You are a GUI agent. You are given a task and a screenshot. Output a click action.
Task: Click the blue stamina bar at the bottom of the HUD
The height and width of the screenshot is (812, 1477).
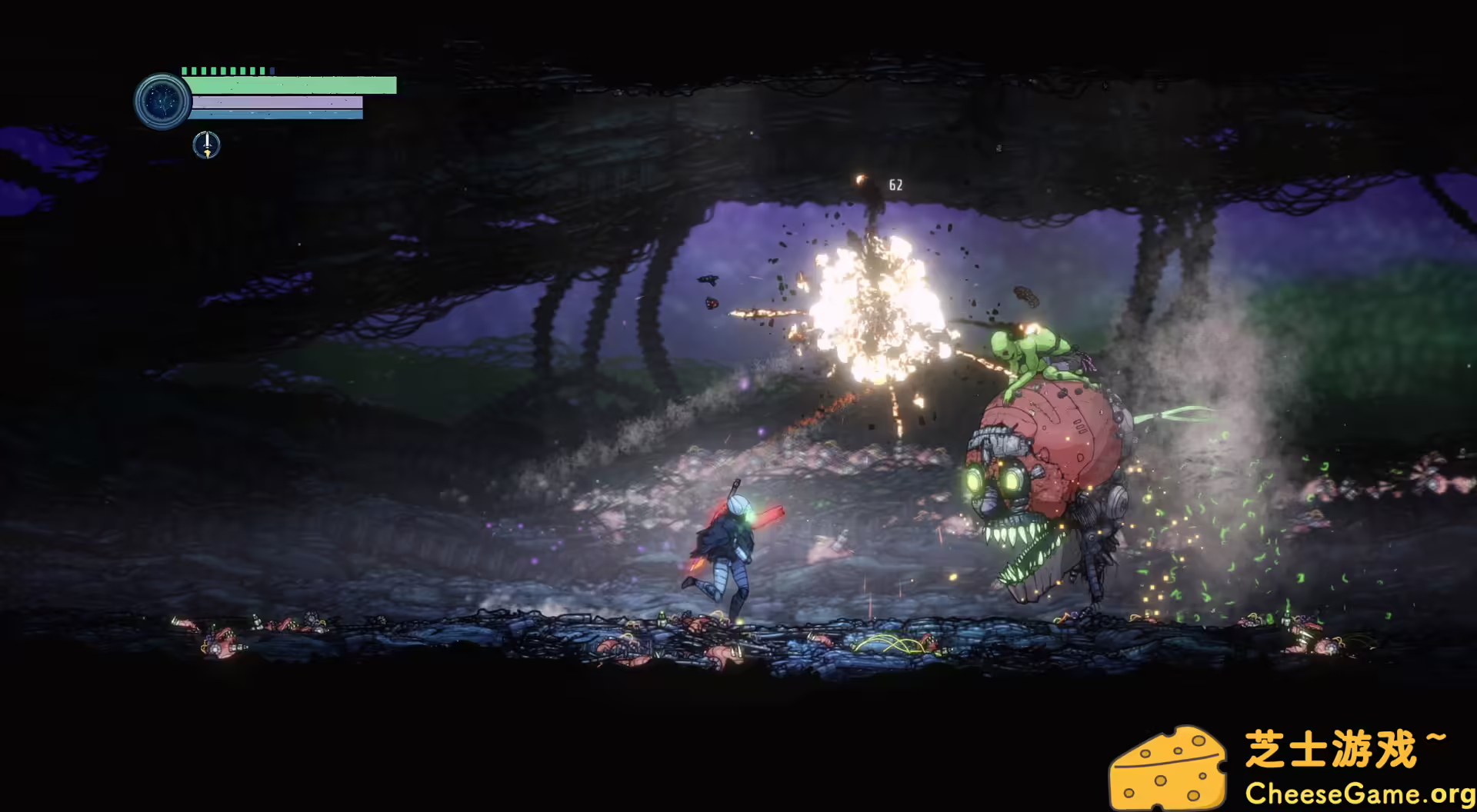277,116
